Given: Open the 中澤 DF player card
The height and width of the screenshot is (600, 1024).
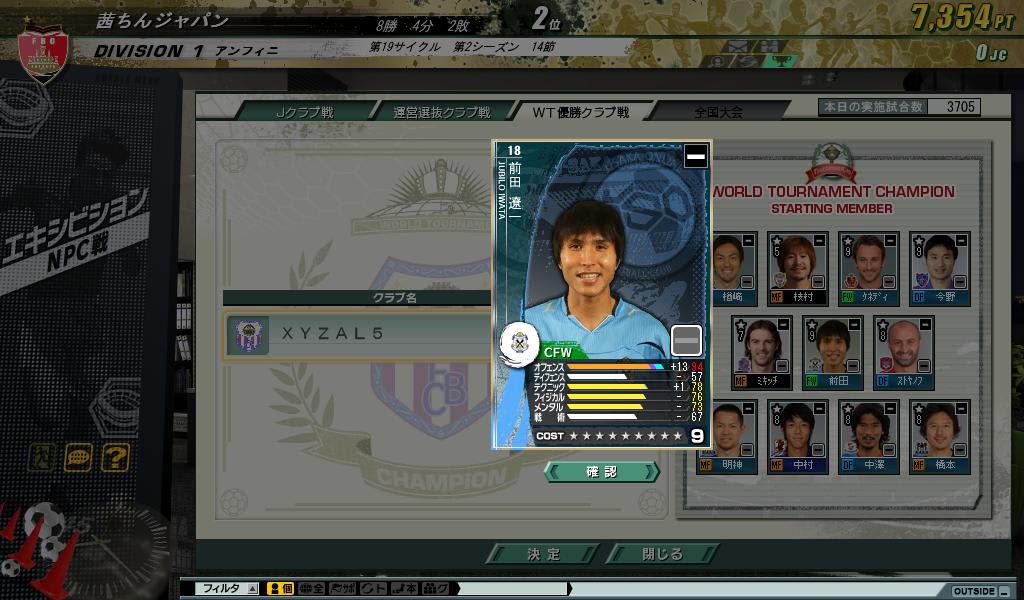Looking at the screenshot, I should 863,436.
